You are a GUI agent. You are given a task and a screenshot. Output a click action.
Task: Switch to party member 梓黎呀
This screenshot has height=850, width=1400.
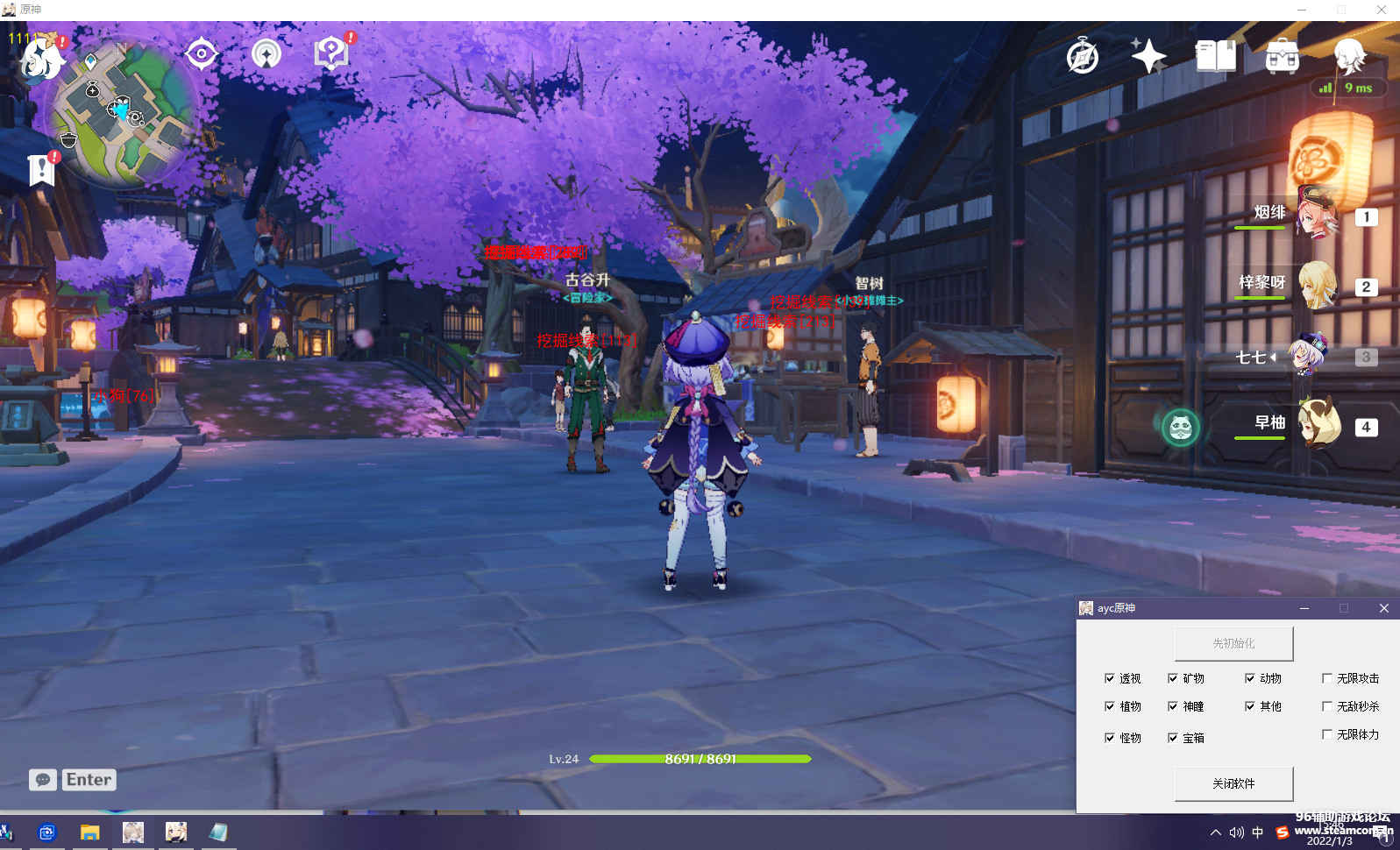click(1316, 285)
